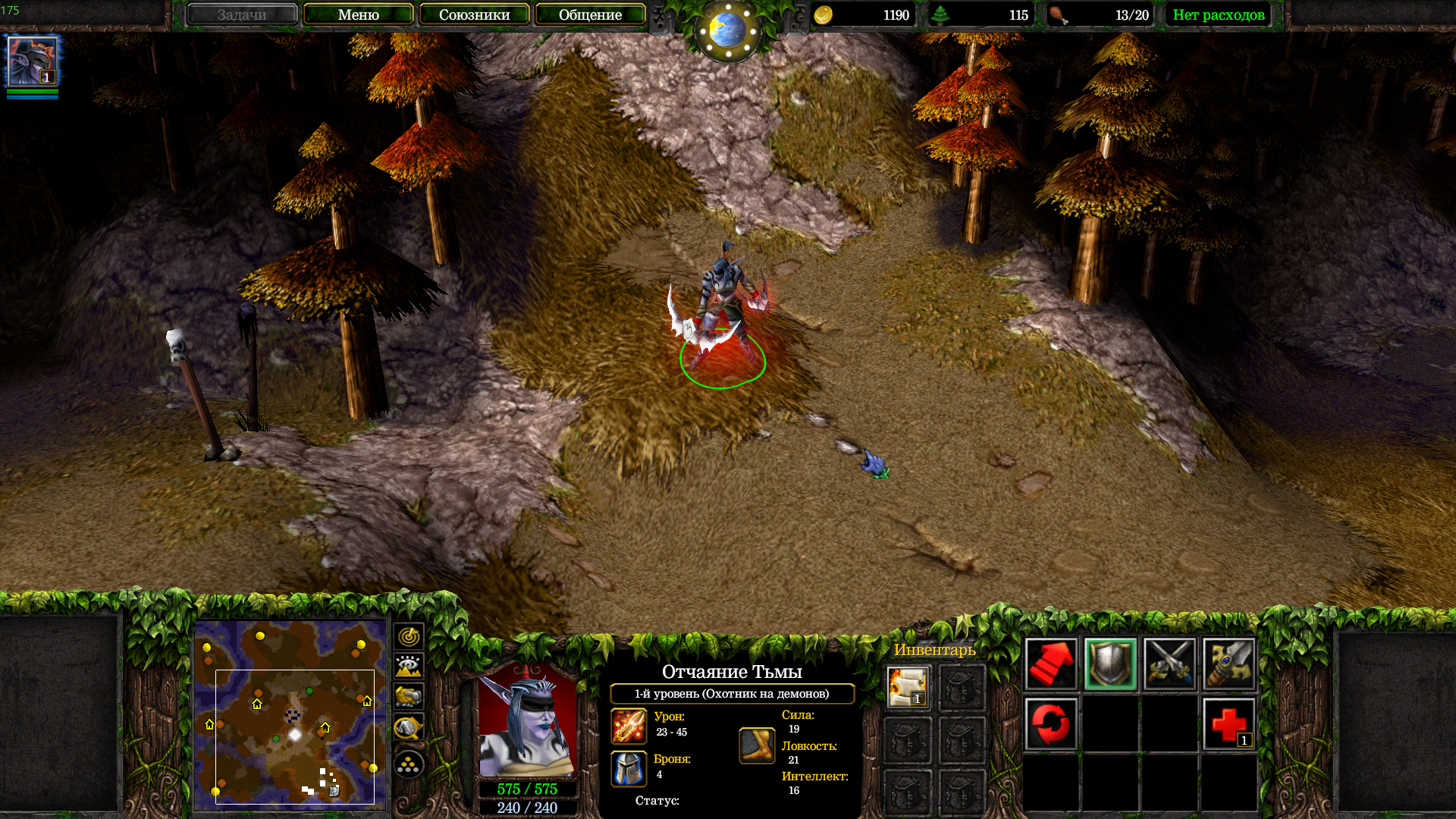
Task: Toggle minimap ally color mode
Action: pos(409,696)
